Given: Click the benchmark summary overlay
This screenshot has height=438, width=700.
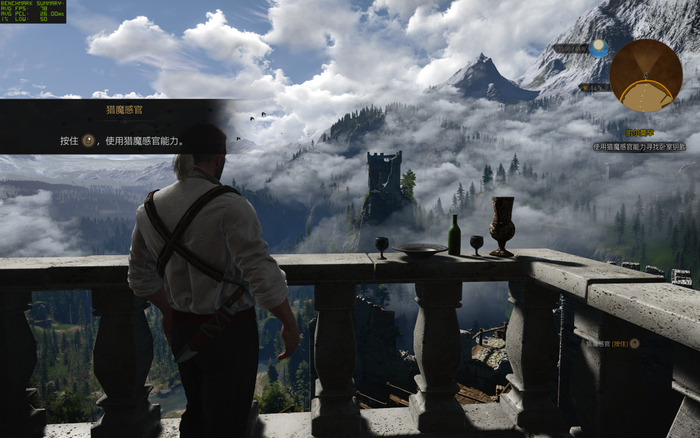Looking at the screenshot, I should (x=34, y=12).
